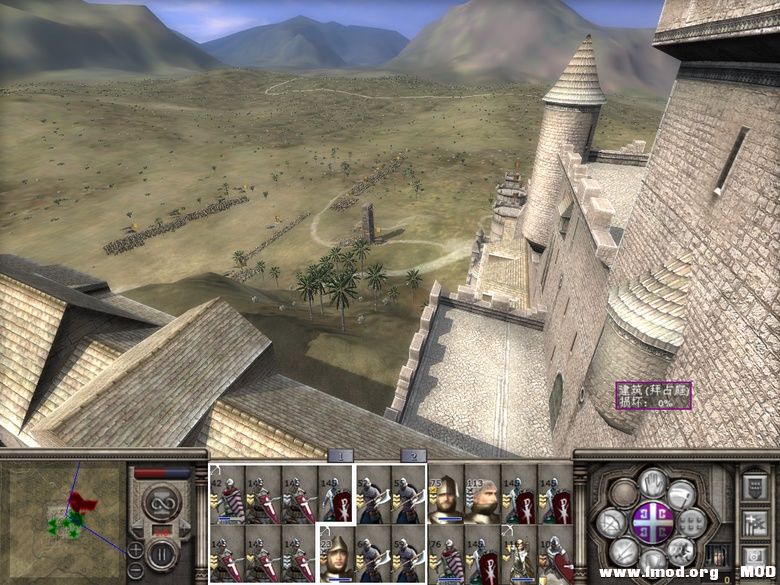The height and width of the screenshot is (585, 780).
Task: Select the archer unit card with bow
Action: (519, 558)
